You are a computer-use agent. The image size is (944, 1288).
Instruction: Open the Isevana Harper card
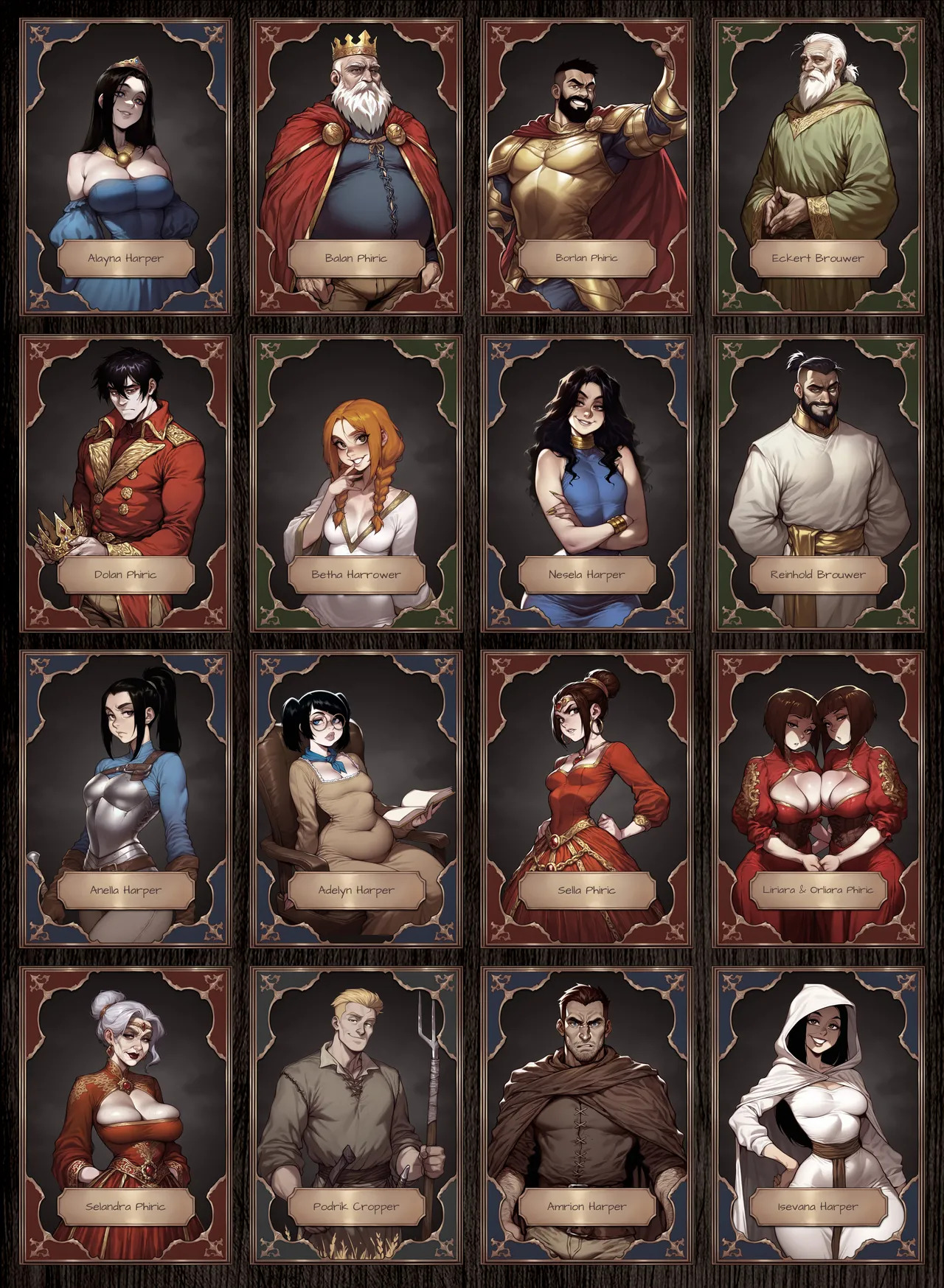click(x=818, y=1115)
